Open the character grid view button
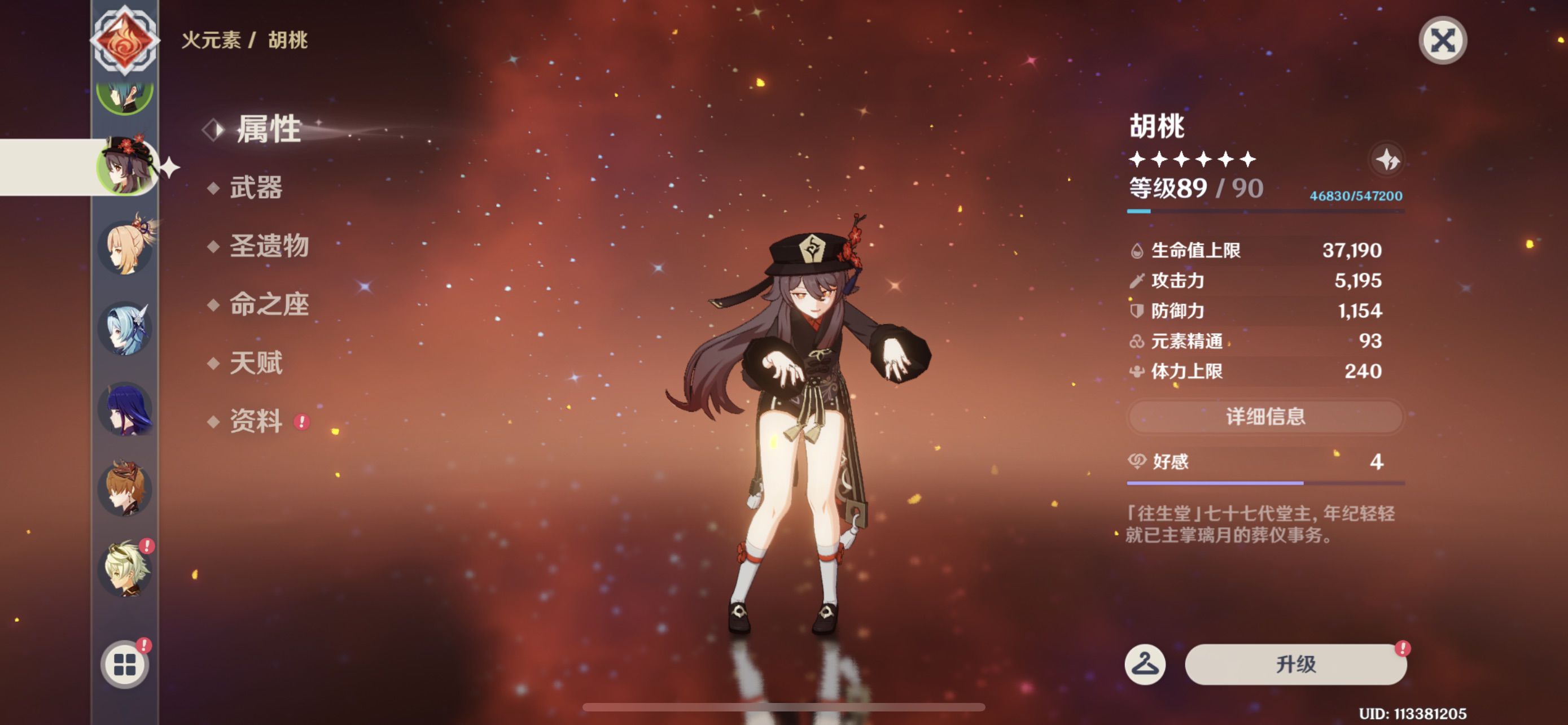 click(x=125, y=664)
